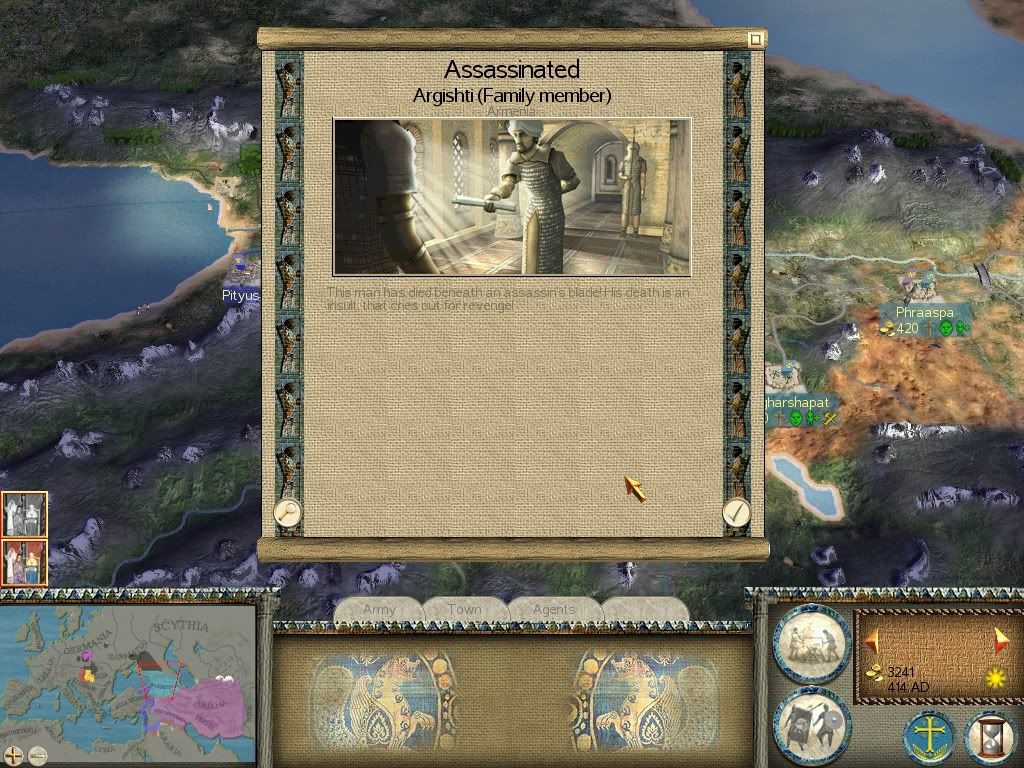This screenshot has width=1024, height=768.
Task: Zoom out the minimap with the minus button
Action: [x=37, y=755]
